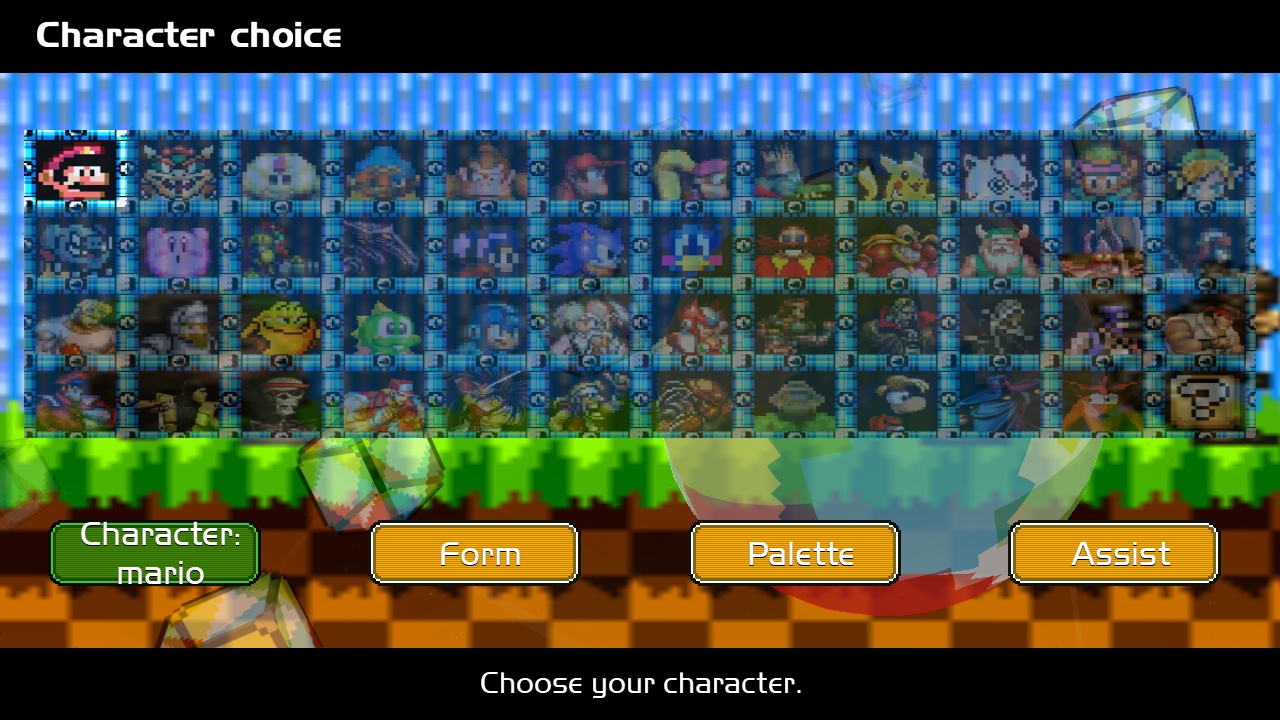1280x720 pixels.
Task: Pick the random question-mark block
Action: point(1203,400)
